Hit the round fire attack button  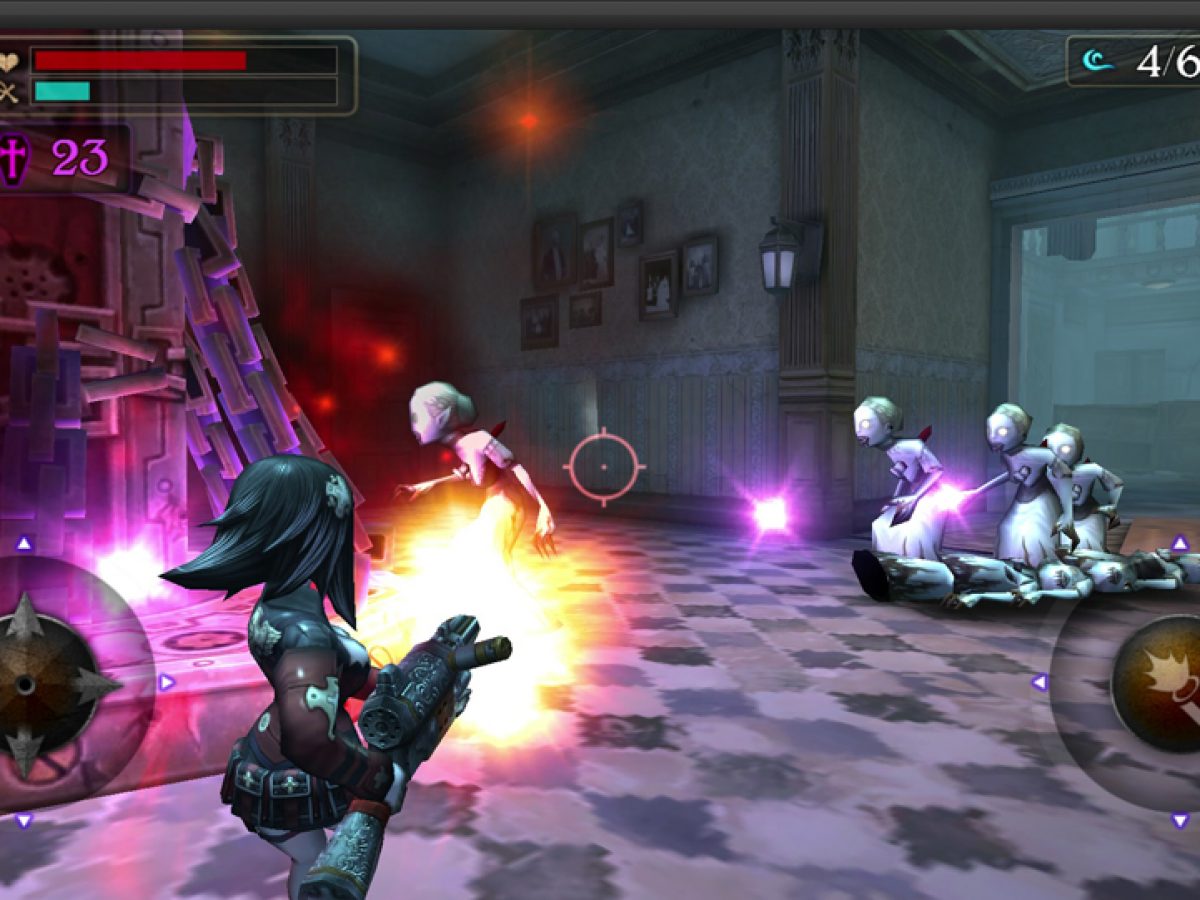(x=1160, y=683)
